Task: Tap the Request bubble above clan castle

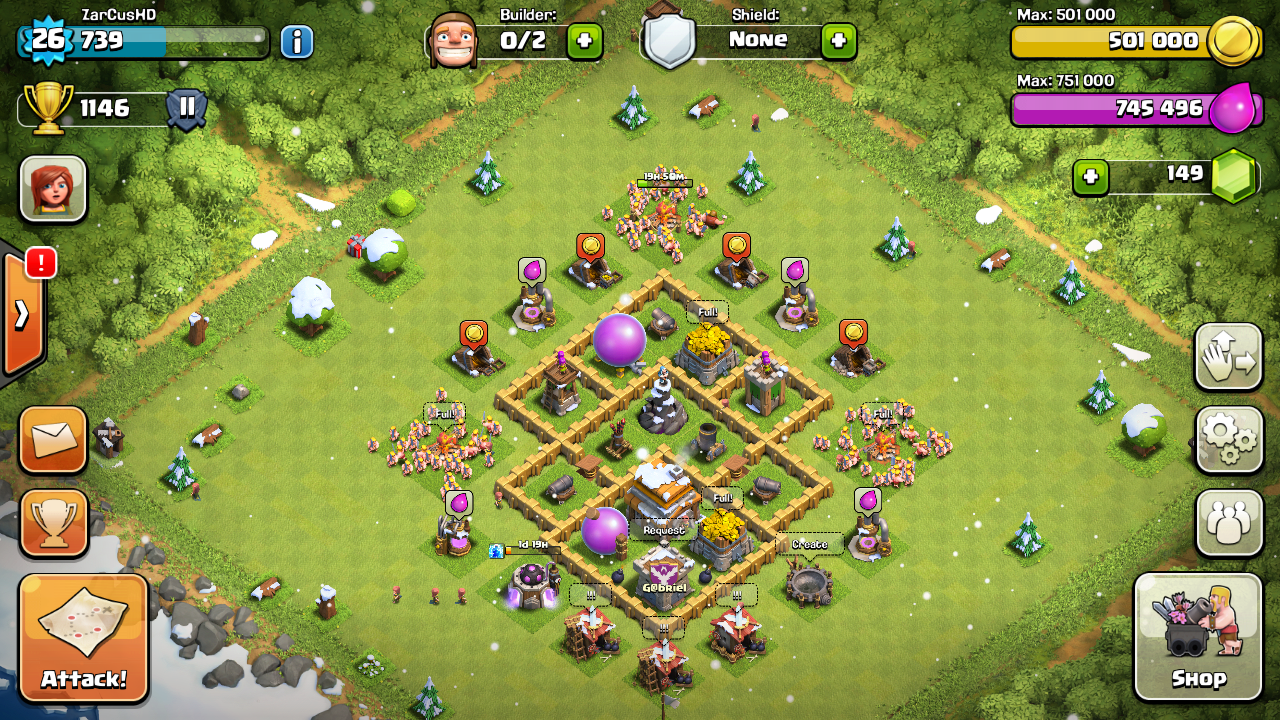Action: point(664,530)
